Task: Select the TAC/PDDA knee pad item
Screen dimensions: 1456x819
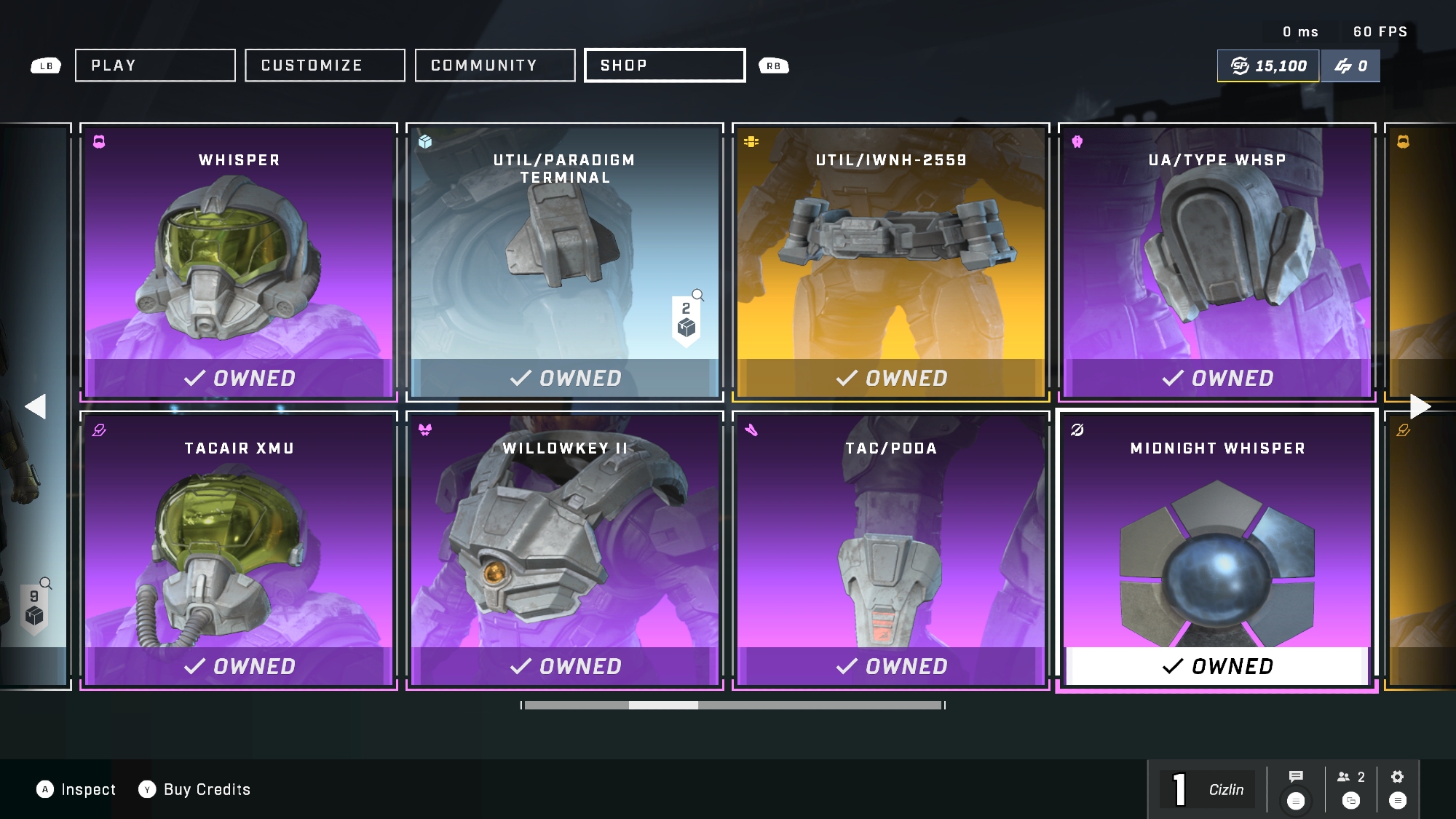Action: pyautogui.click(x=891, y=550)
